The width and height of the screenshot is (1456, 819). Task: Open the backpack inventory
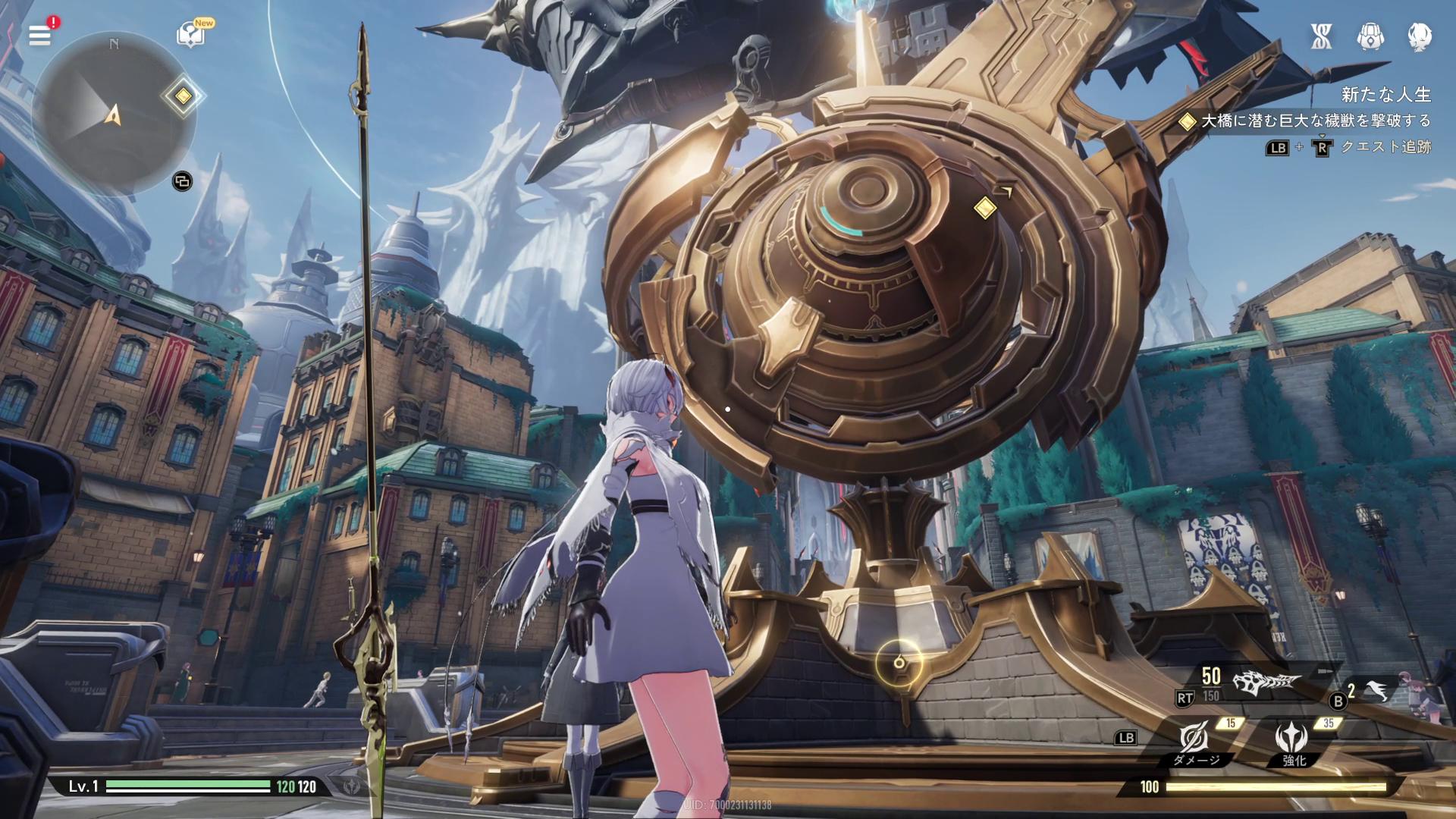pos(1370,36)
